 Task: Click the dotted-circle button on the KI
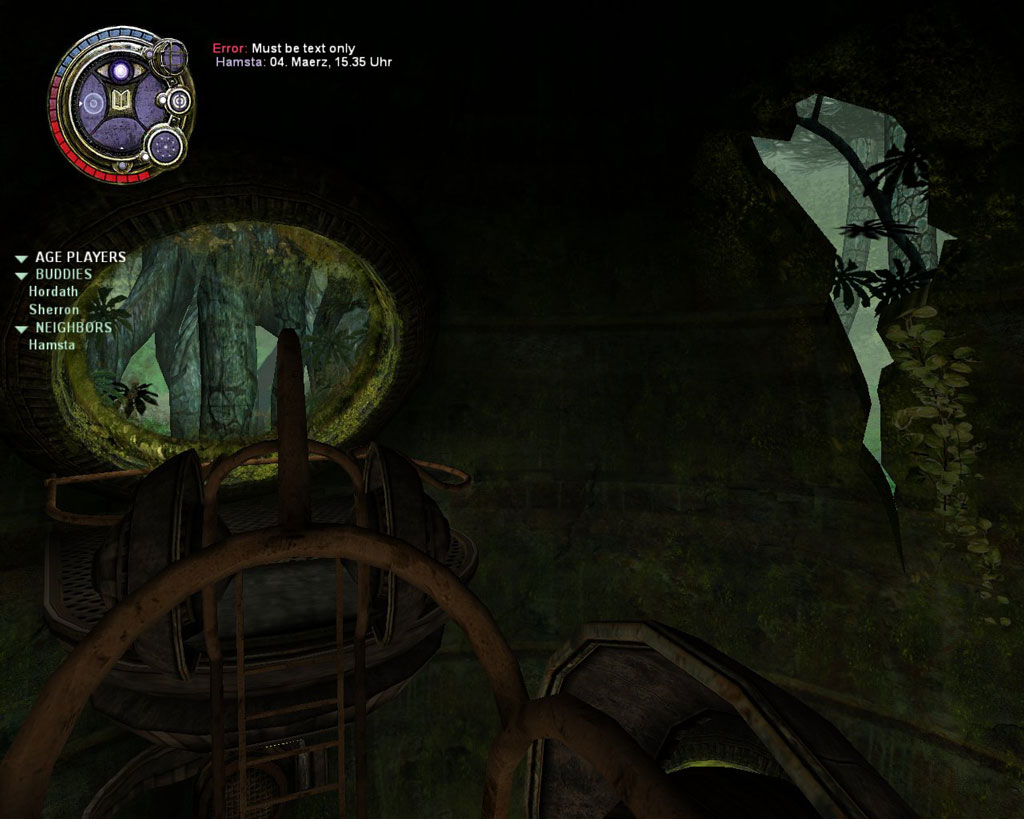[164, 147]
